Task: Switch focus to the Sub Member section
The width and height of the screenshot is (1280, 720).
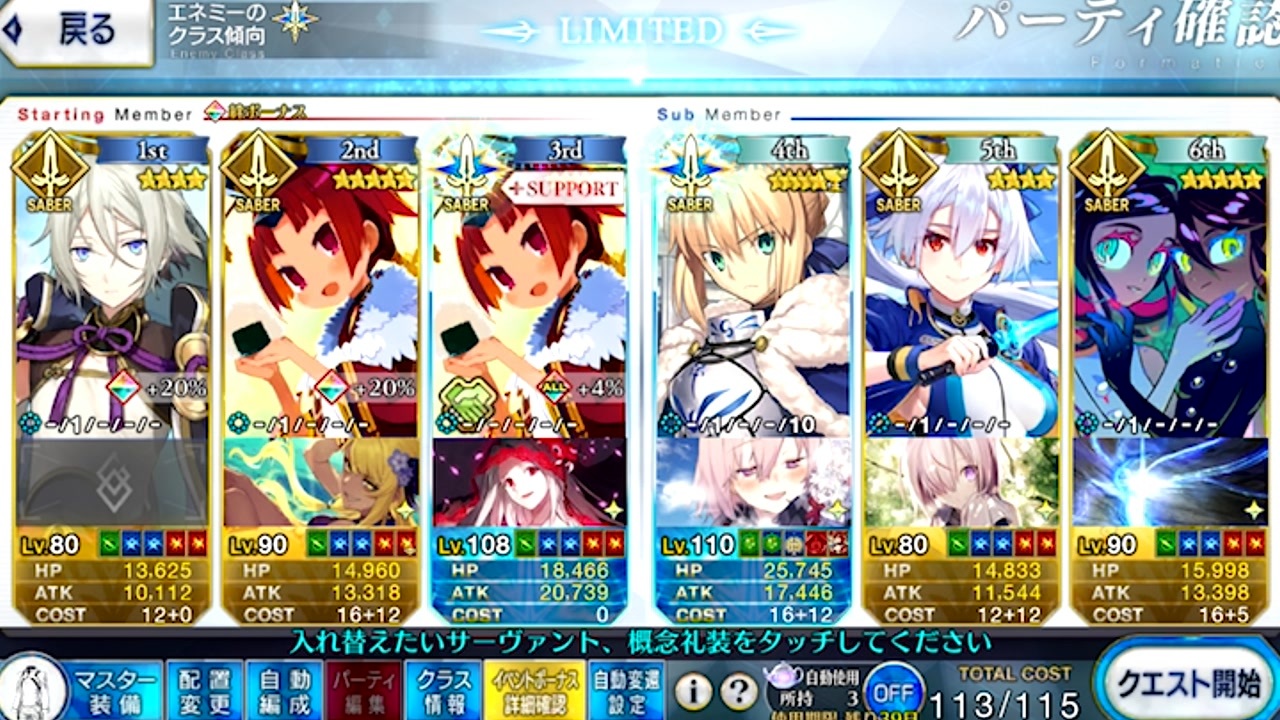Action: [718, 114]
